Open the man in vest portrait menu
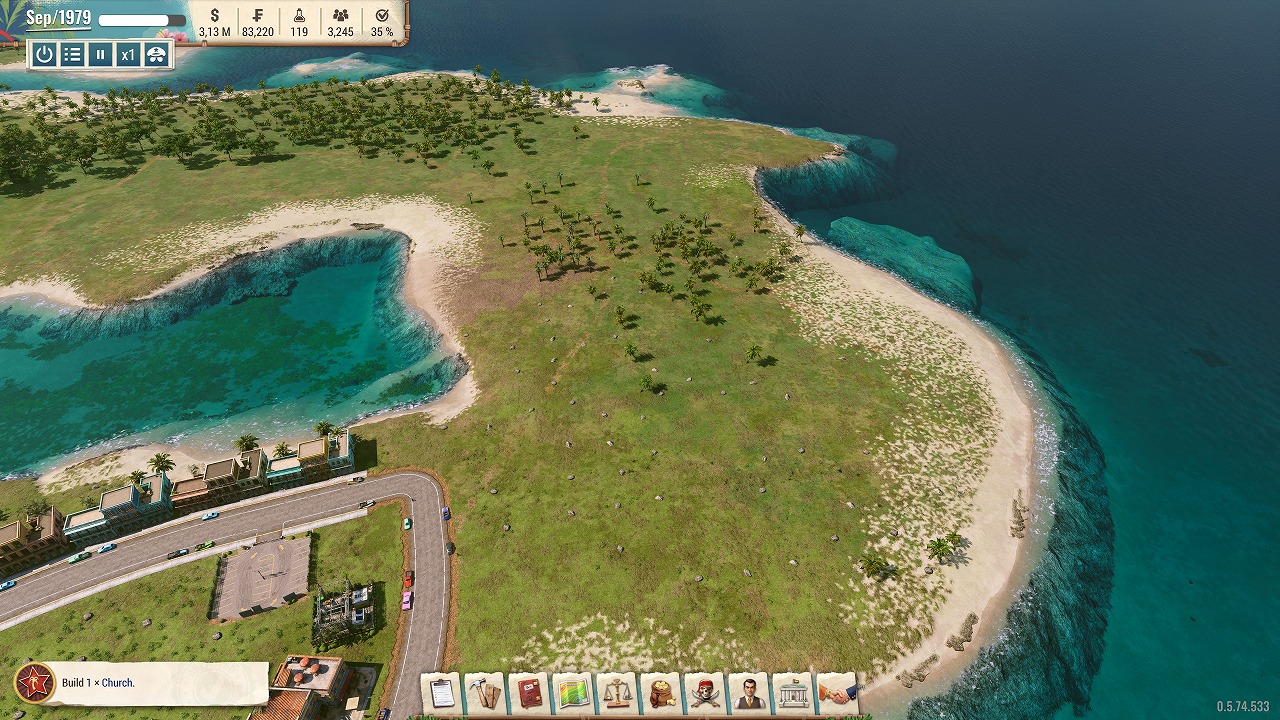 tap(749, 693)
